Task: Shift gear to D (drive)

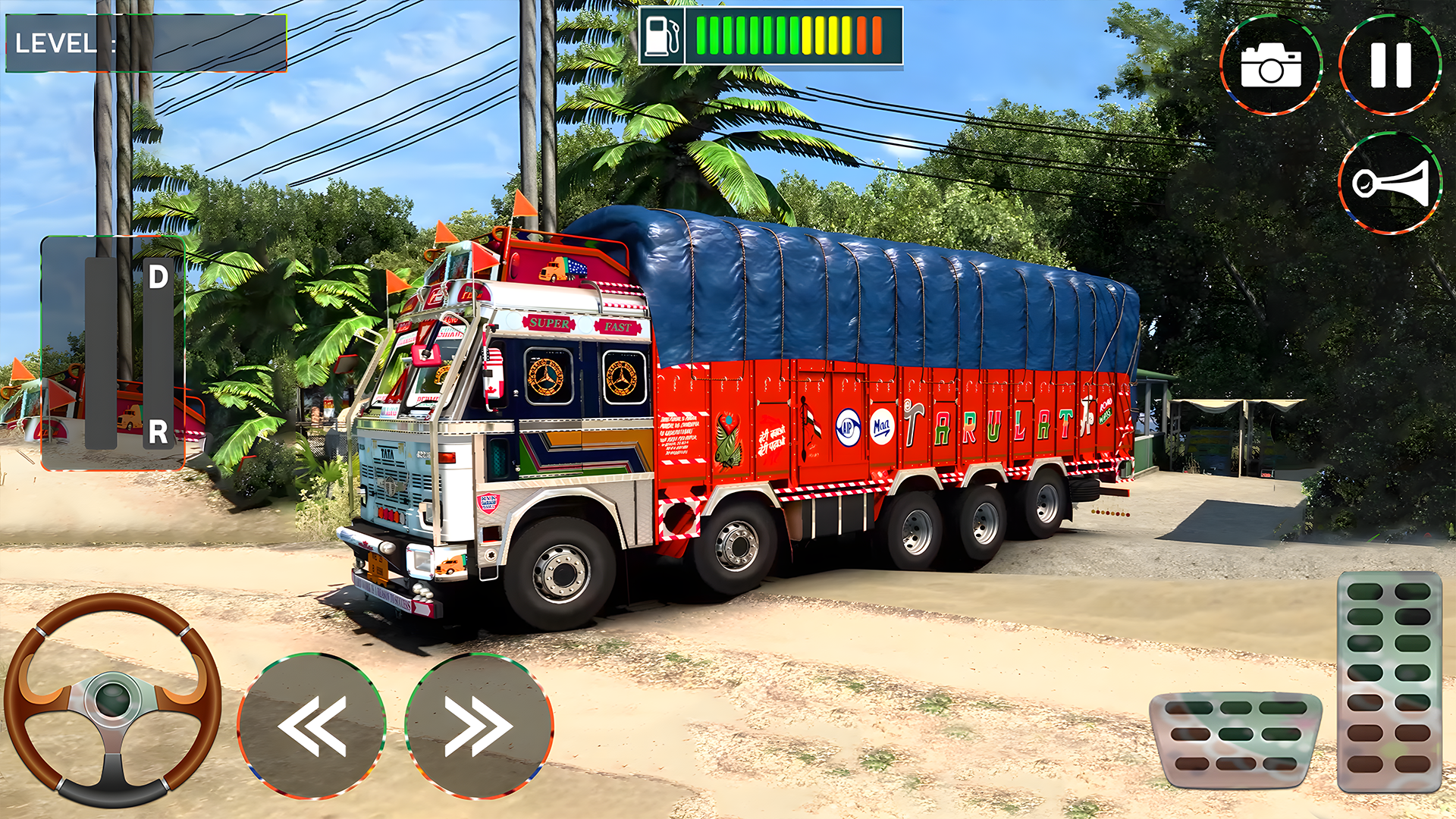Action: (158, 278)
